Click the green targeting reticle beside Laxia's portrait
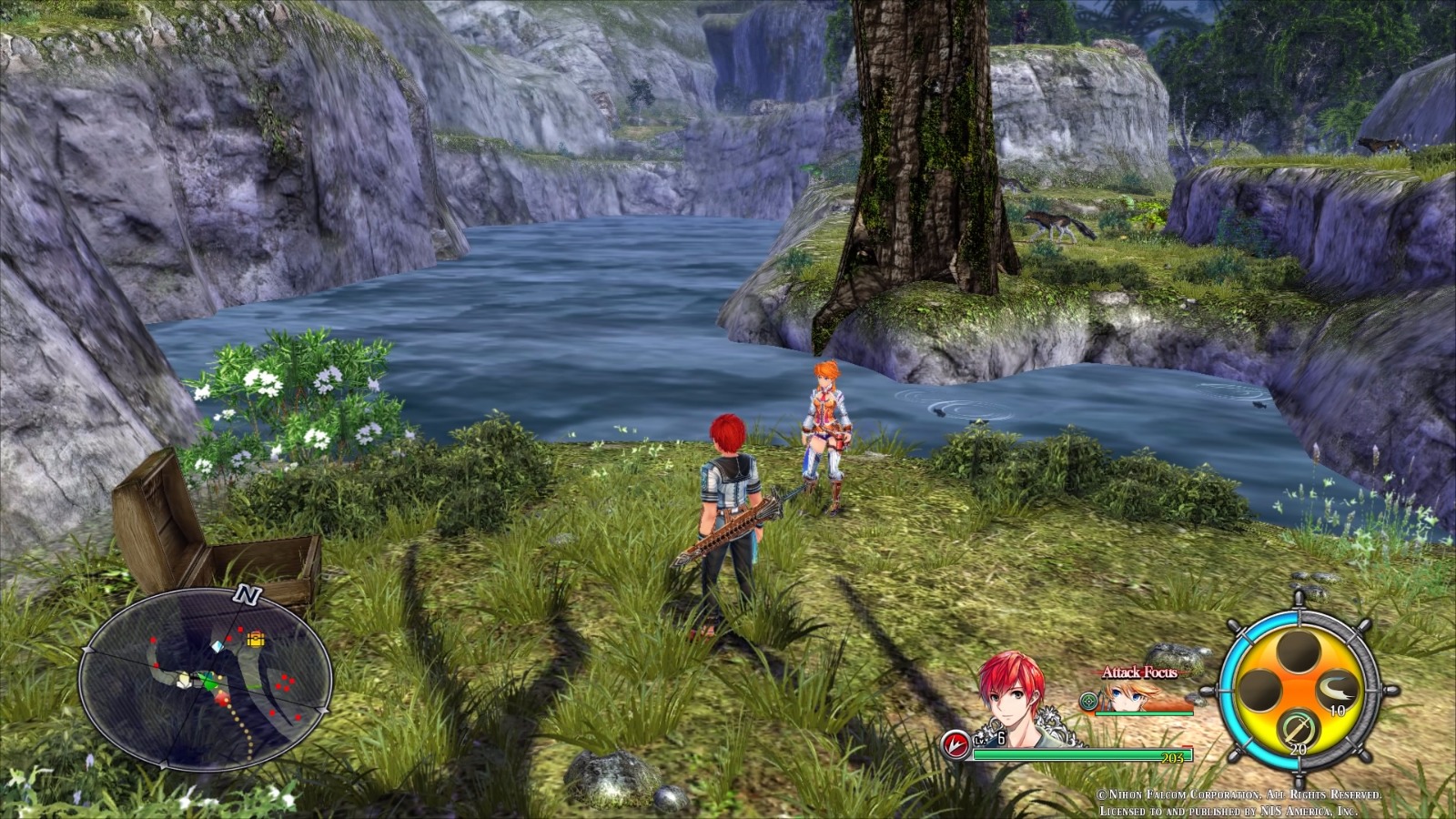The width and height of the screenshot is (1456, 819). 1089,701
